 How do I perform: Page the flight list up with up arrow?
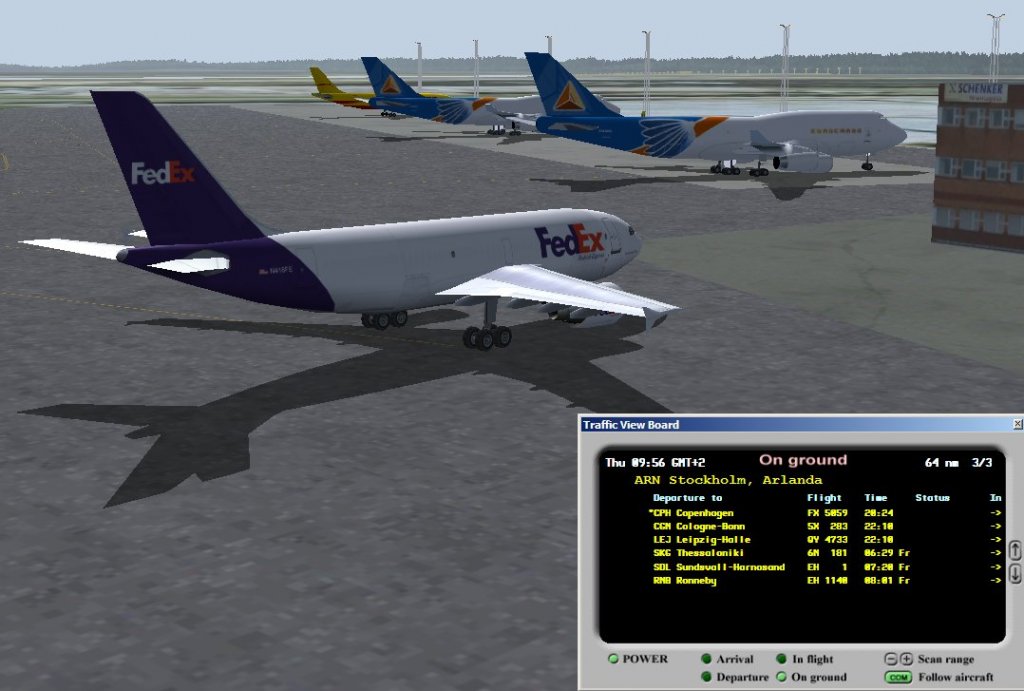click(x=1015, y=551)
